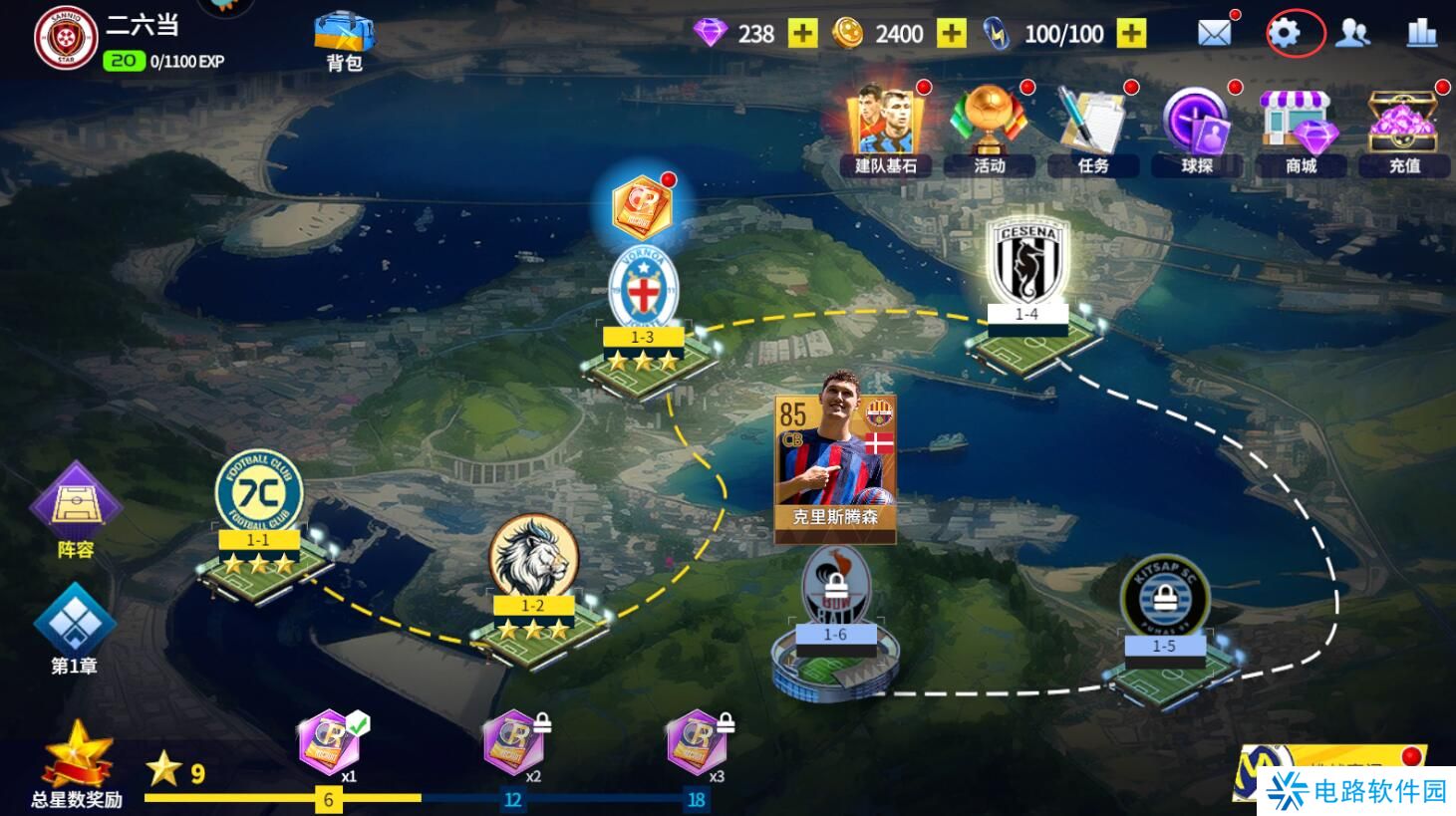Refill stamina with plus button

(x=1131, y=34)
